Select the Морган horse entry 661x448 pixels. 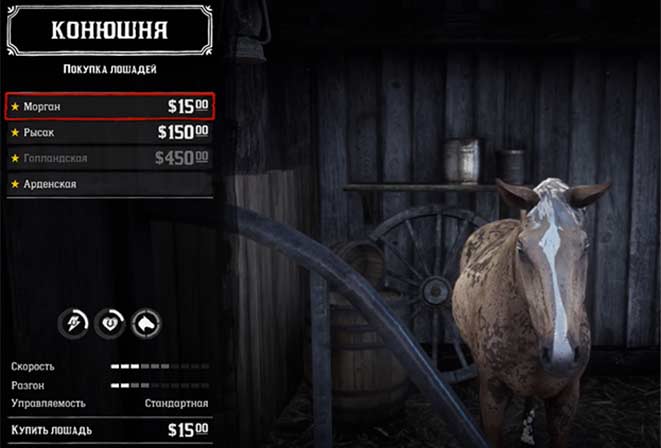[x=110, y=106]
